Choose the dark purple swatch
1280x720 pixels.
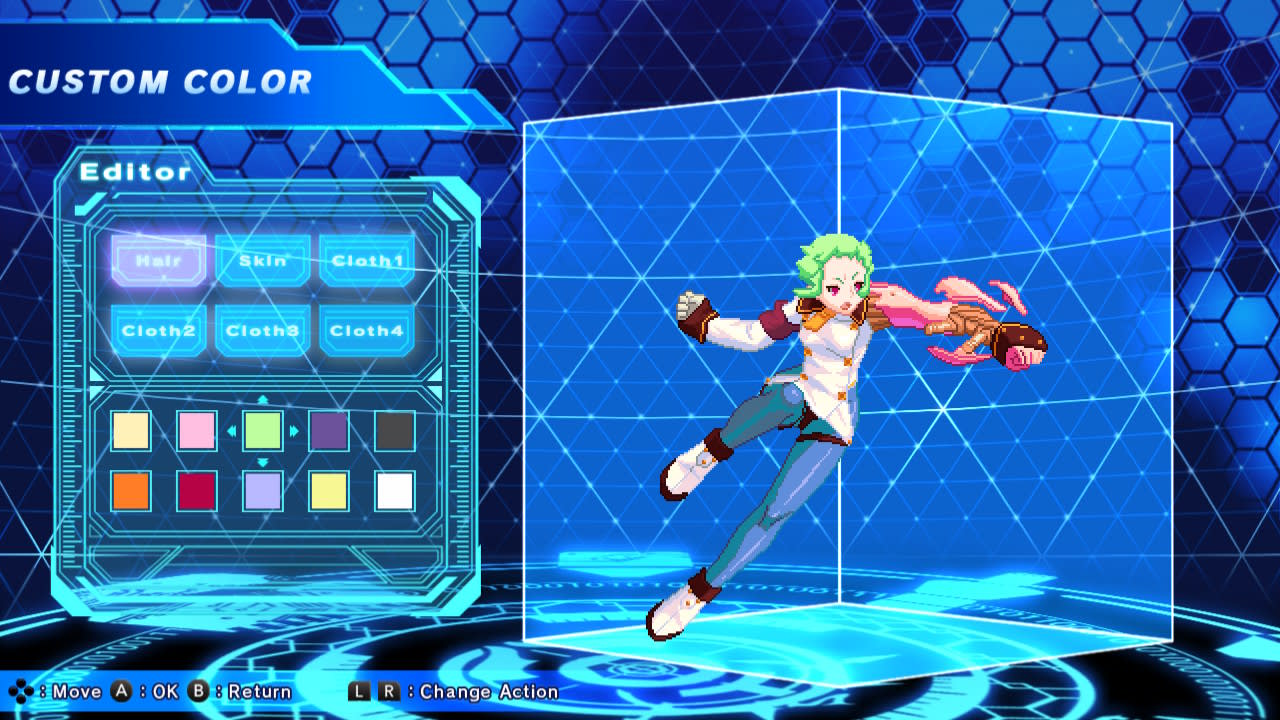coord(329,430)
